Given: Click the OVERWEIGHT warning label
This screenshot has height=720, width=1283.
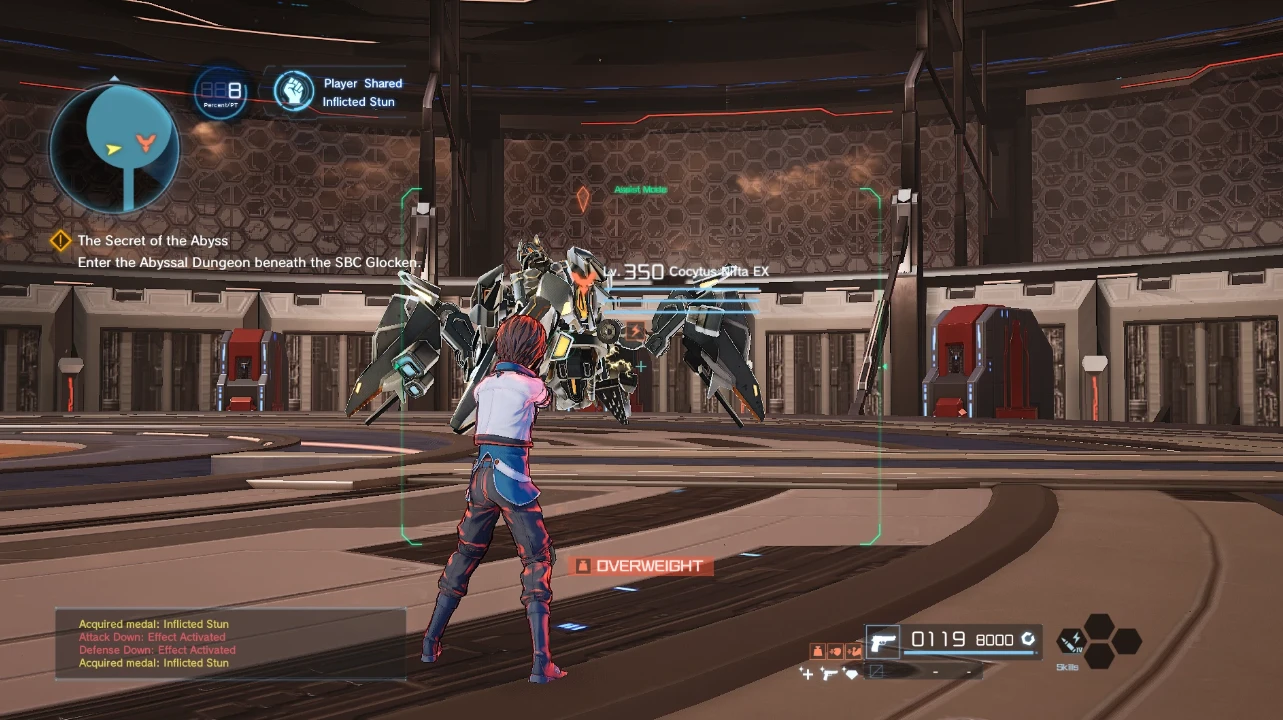Looking at the screenshot, I should pos(641,566).
